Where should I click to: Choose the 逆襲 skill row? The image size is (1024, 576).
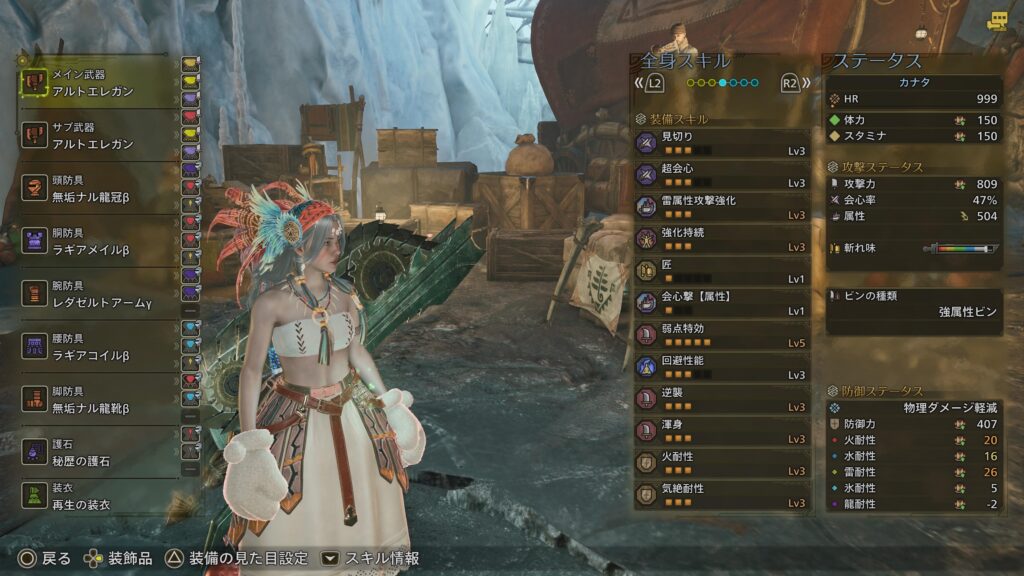click(722, 399)
